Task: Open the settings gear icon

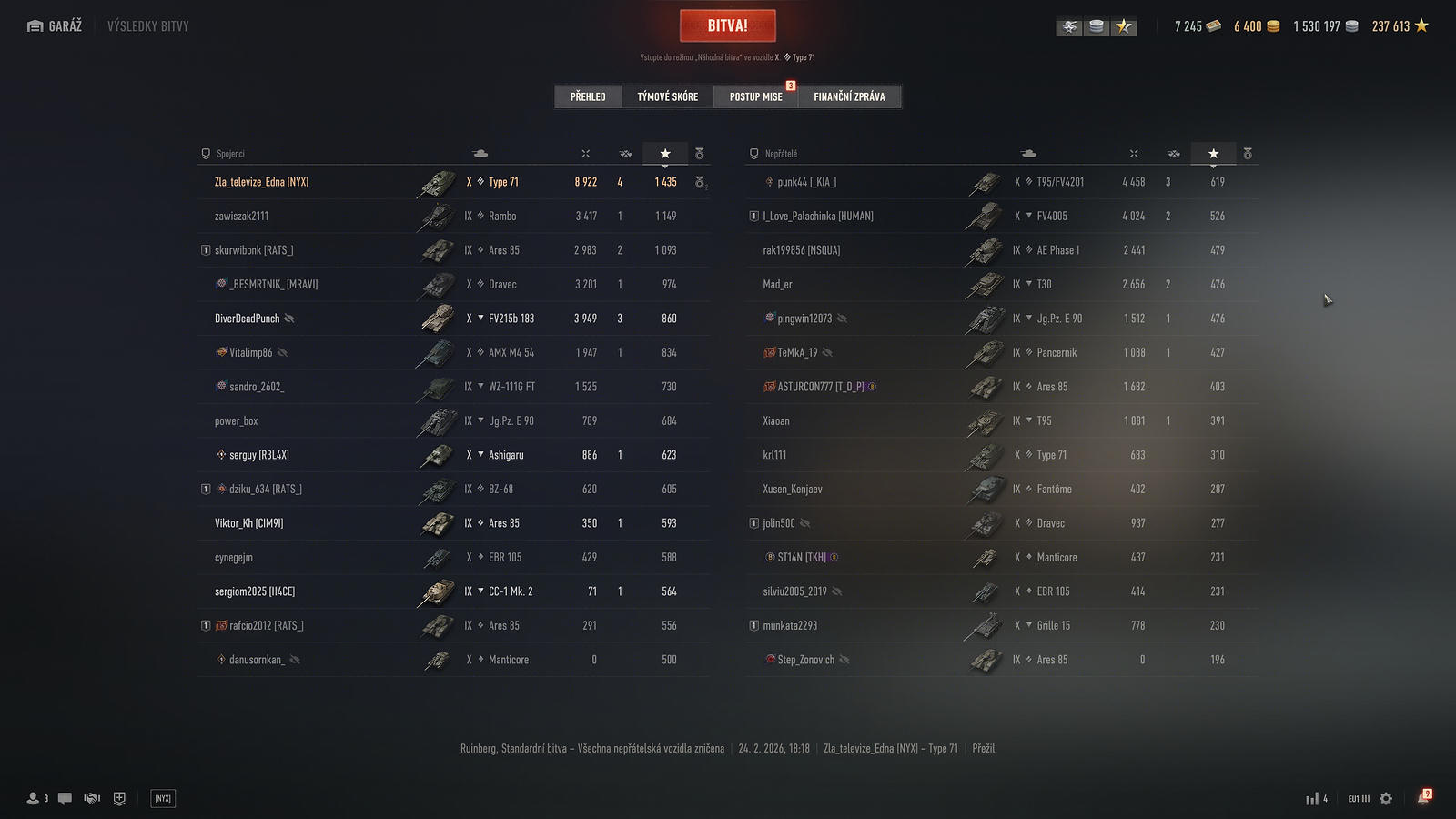Action: point(1386,799)
